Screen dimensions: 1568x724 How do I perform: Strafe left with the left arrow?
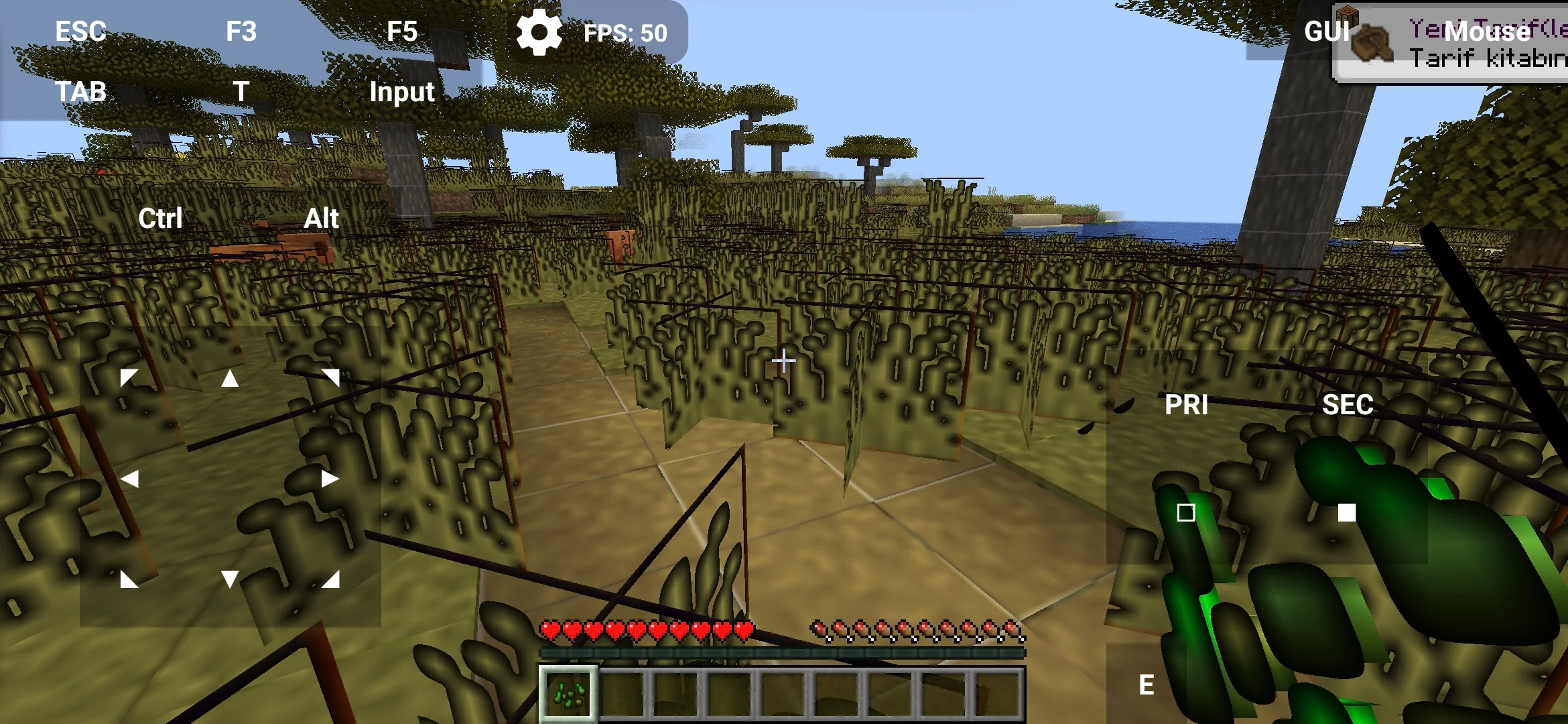point(130,479)
